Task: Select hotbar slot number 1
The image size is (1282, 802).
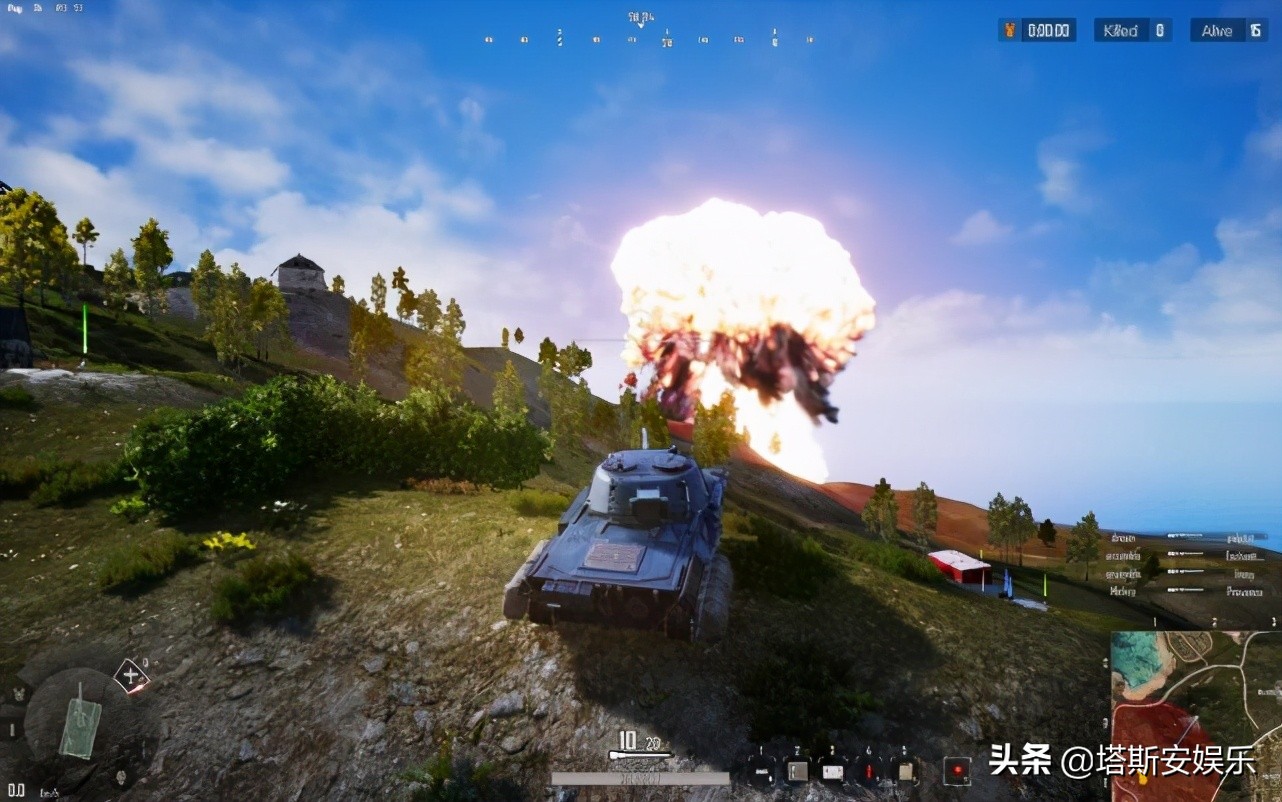Action: click(x=761, y=771)
